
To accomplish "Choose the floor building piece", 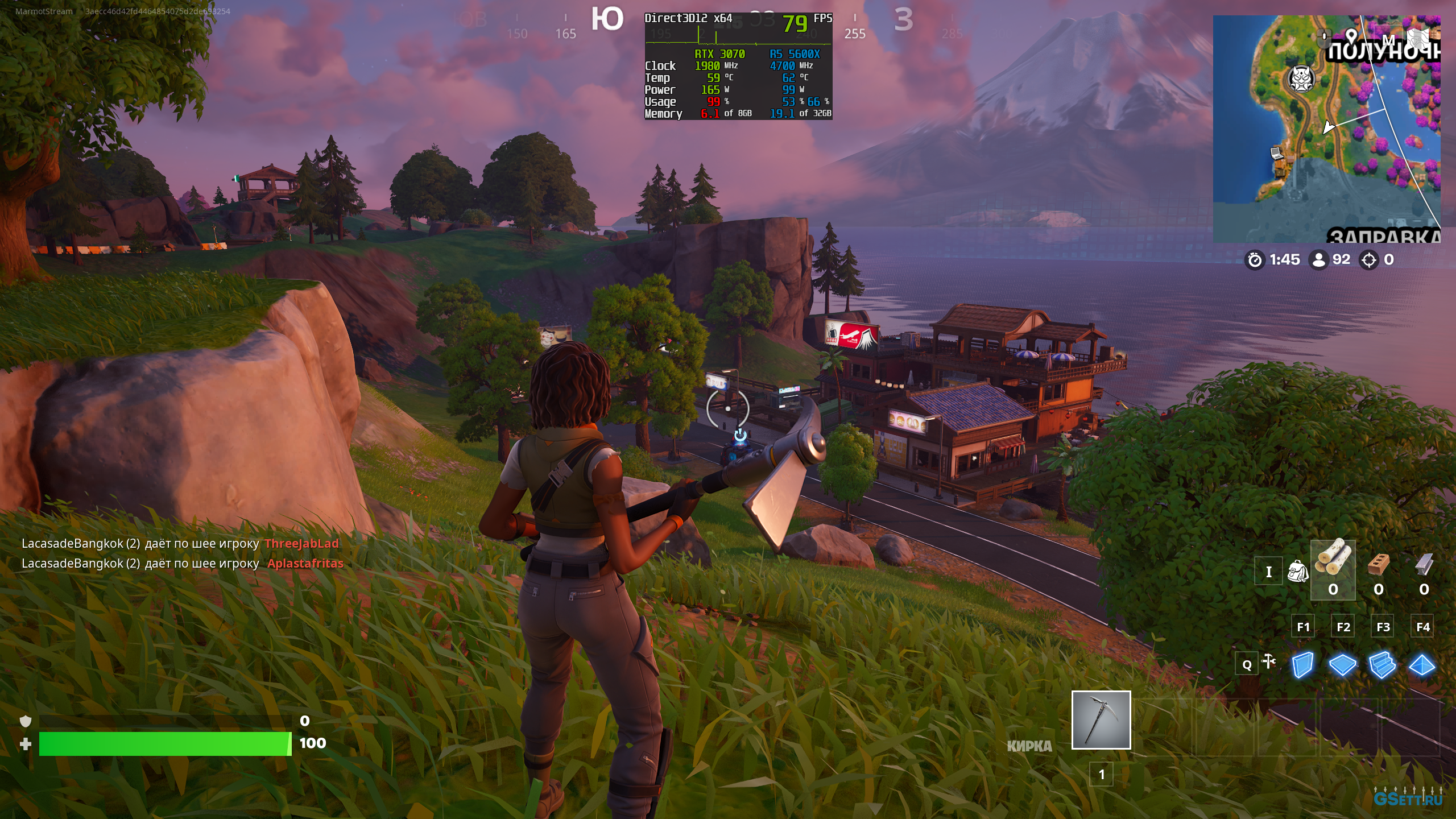I will pos(1343,664).
